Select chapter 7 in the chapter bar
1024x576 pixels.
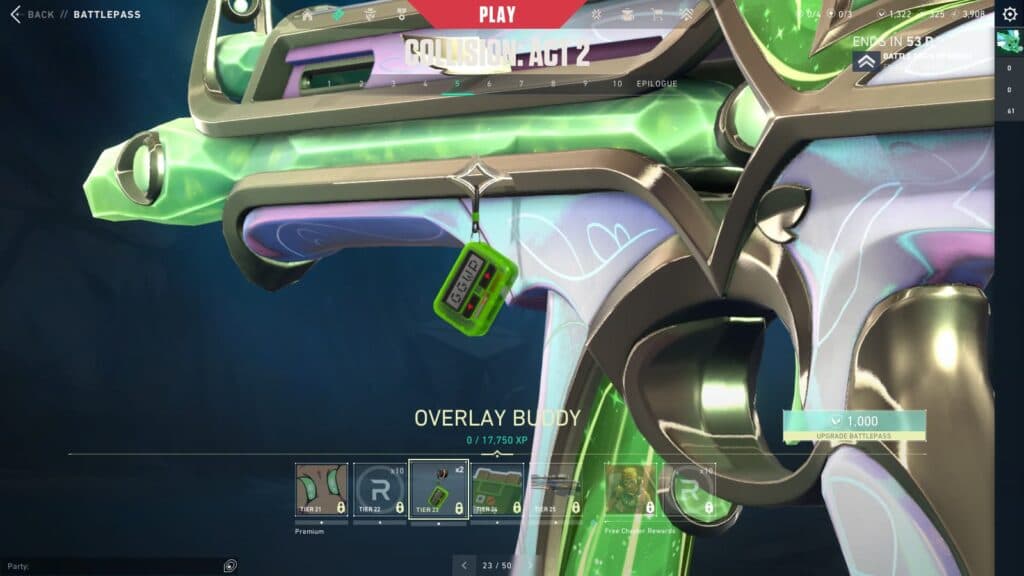(521, 84)
